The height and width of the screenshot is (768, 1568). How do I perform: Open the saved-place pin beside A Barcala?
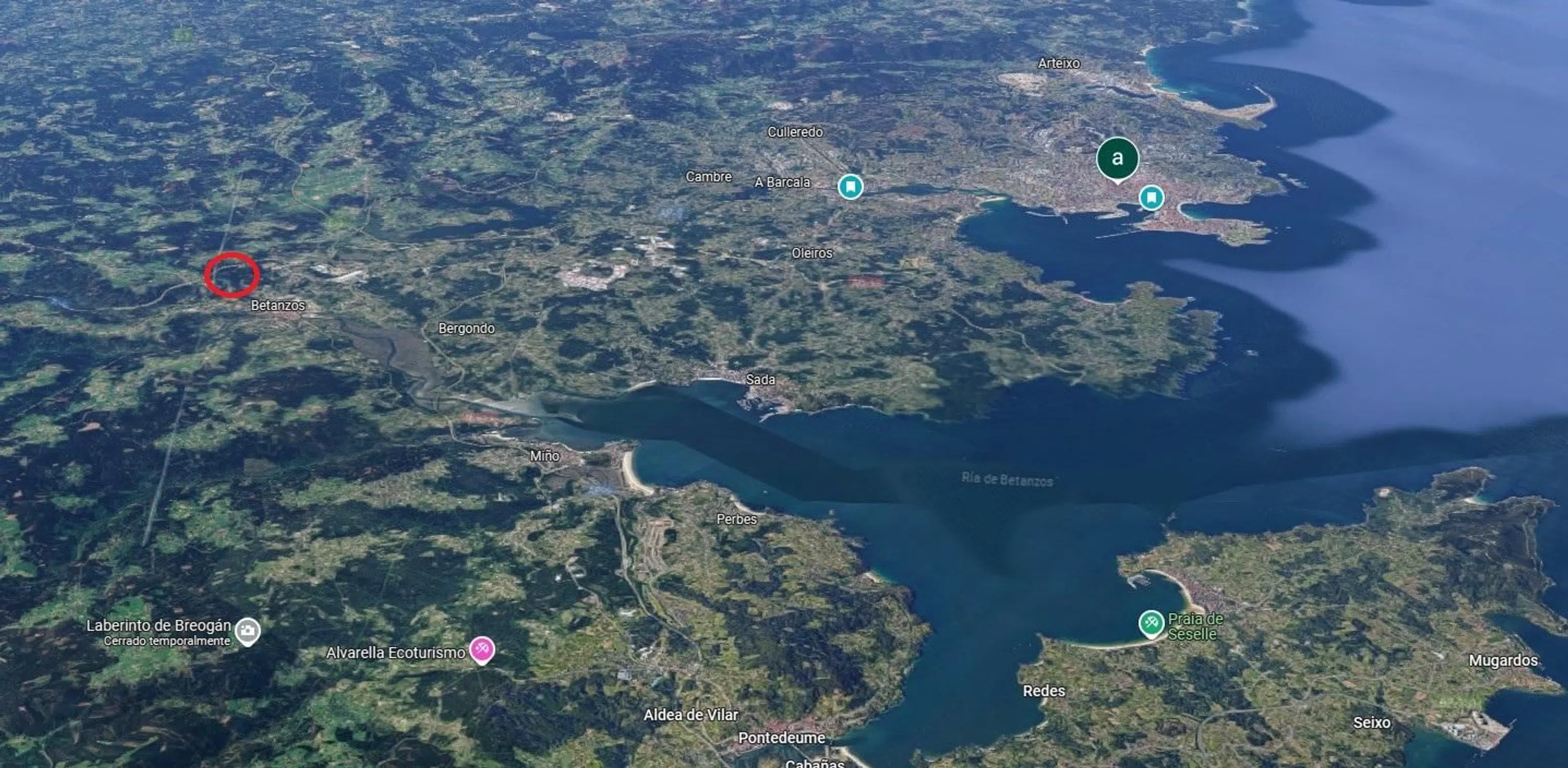pyautogui.click(x=851, y=186)
